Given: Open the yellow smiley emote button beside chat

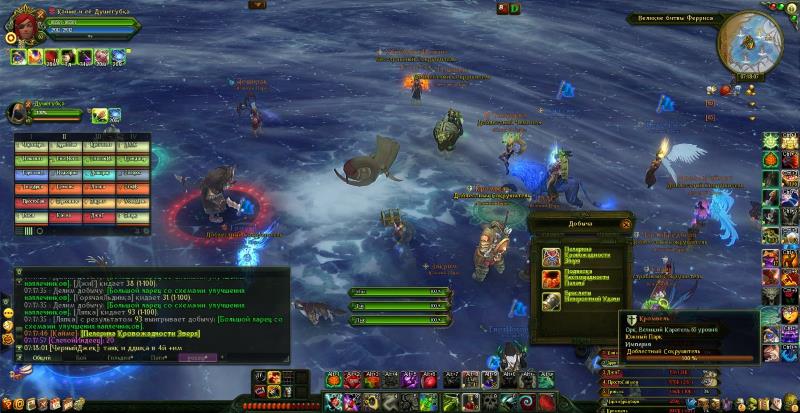Looking at the screenshot, I should (8, 313).
